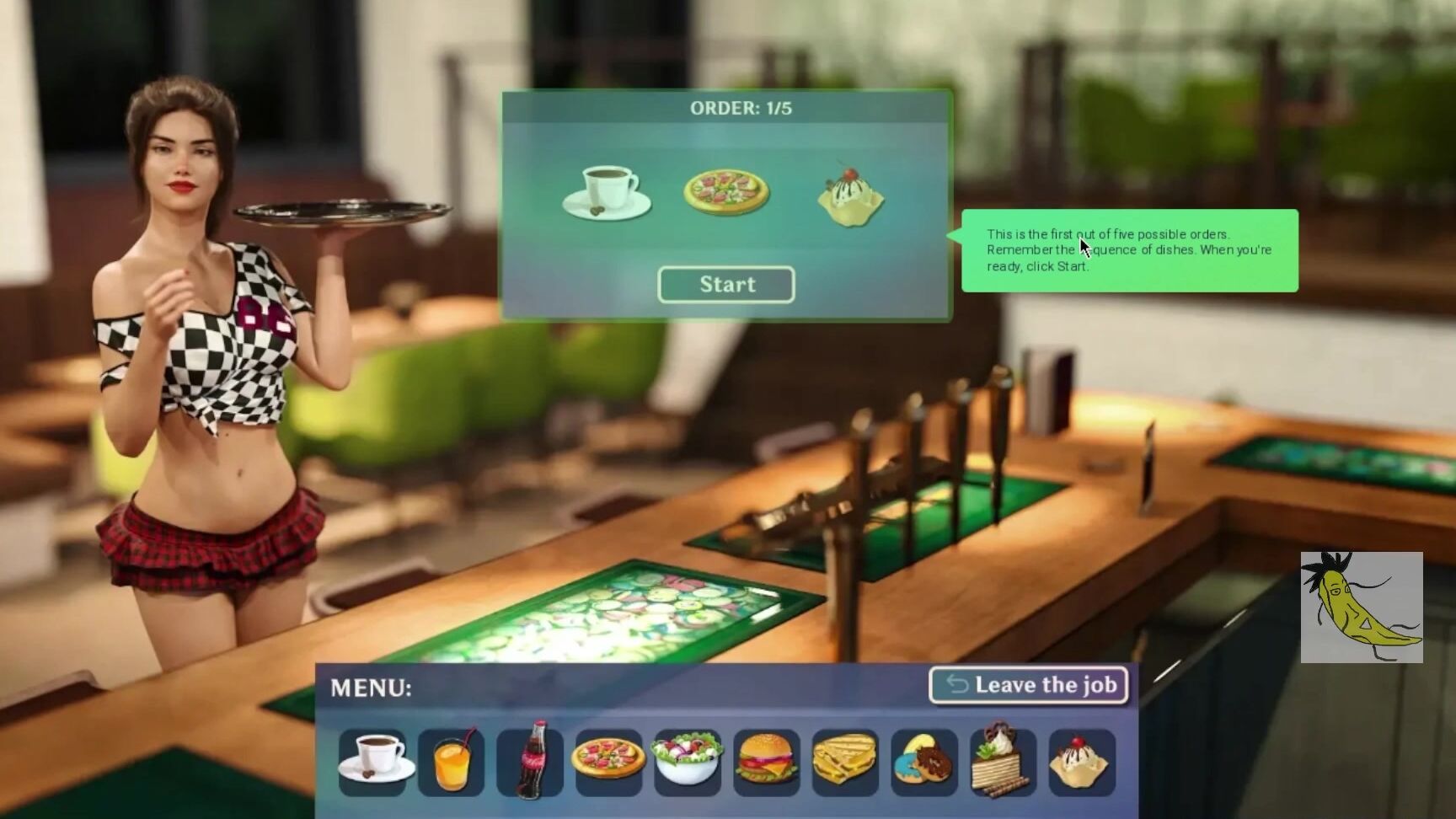This screenshot has width=1456, height=819.
Task: Click the pizza shown in the order sequence
Action: coord(725,192)
